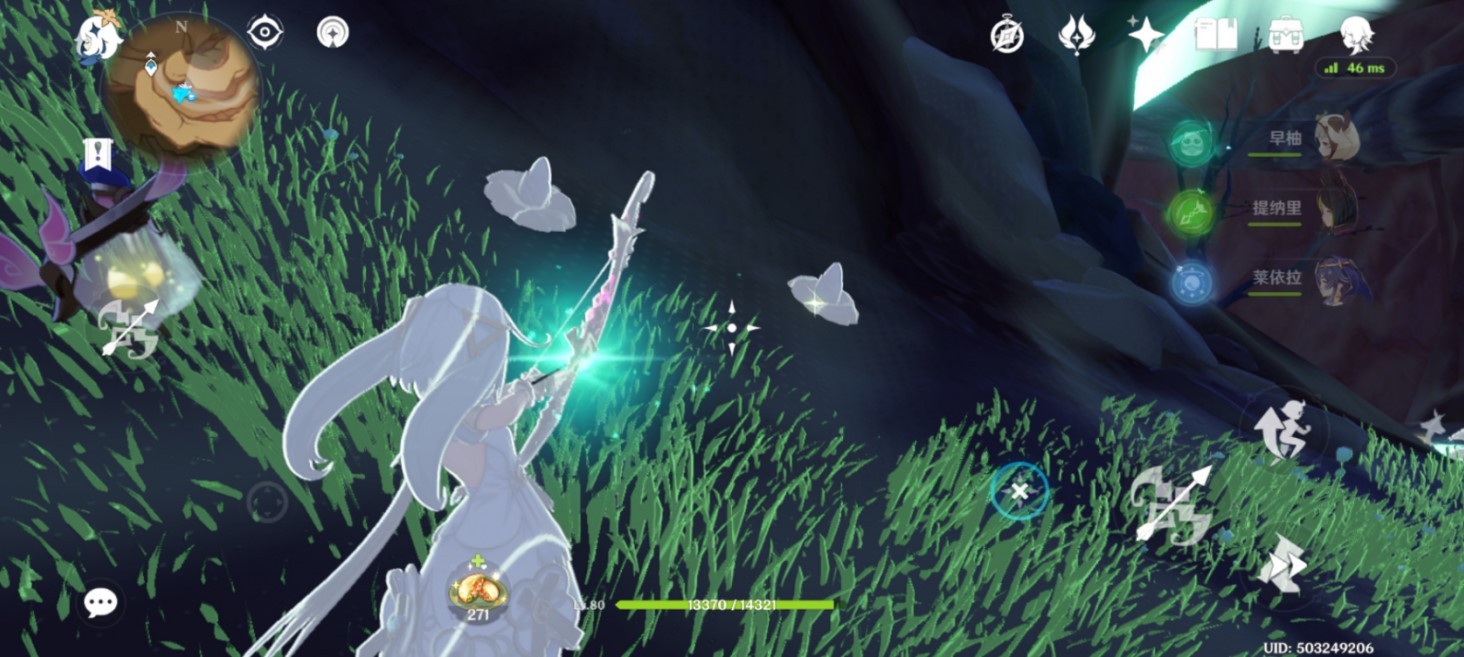Screen dimensions: 1464x657
Task: Open the Adventurer Handbook book icon
Action: (1216, 35)
